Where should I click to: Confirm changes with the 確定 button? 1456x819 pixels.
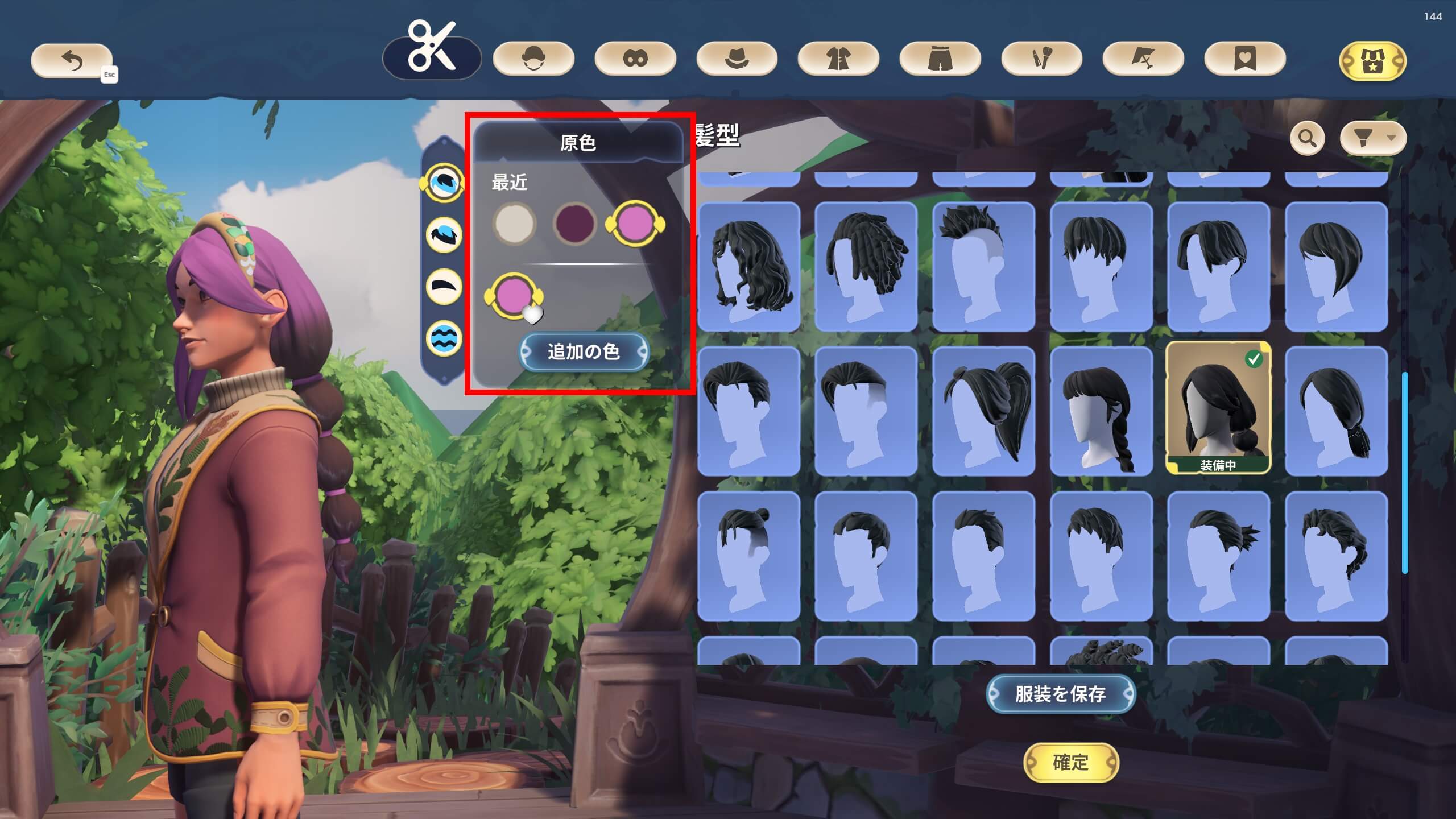pyautogui.click(x=1070, y=762)
